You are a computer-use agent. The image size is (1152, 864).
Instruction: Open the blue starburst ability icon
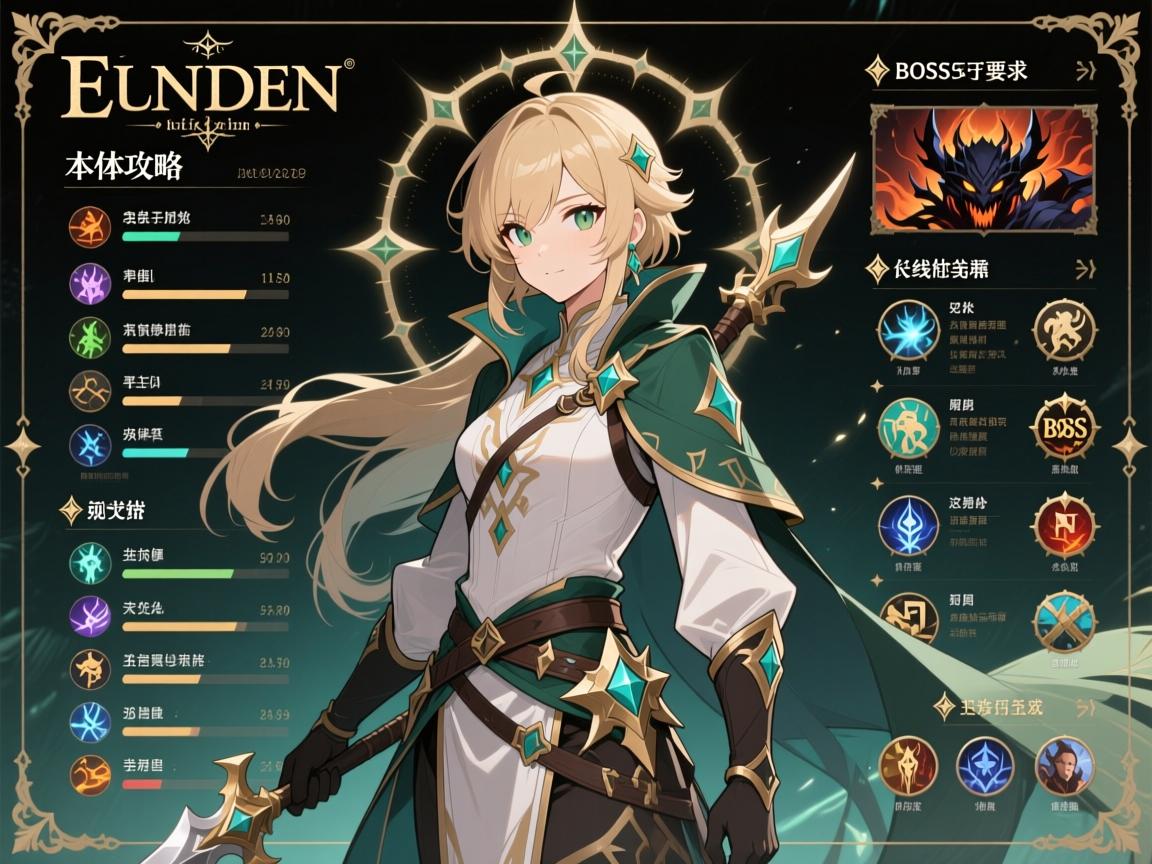909,331
